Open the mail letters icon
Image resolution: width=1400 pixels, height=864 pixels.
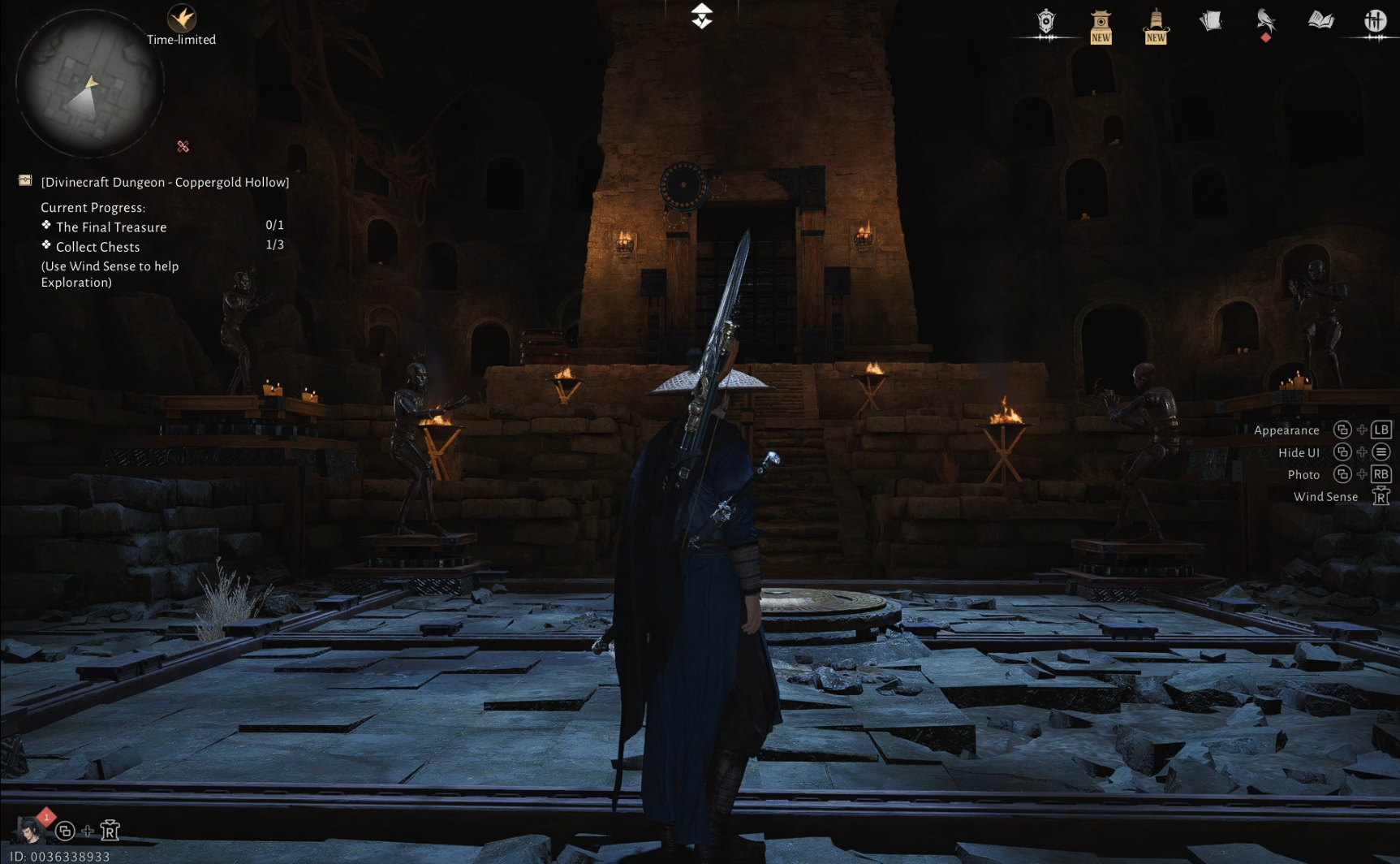tap(1210, 21)
